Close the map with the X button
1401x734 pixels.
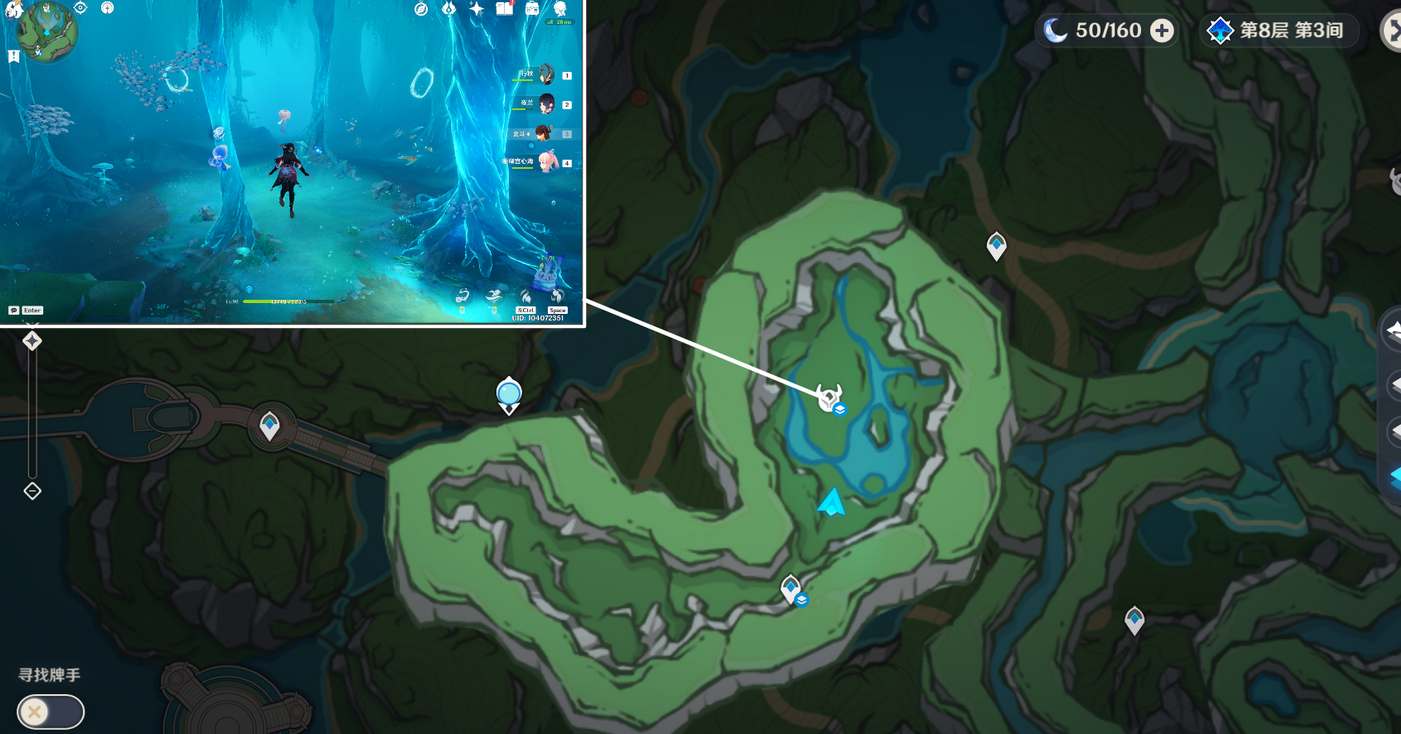(x=1392, y=31)
